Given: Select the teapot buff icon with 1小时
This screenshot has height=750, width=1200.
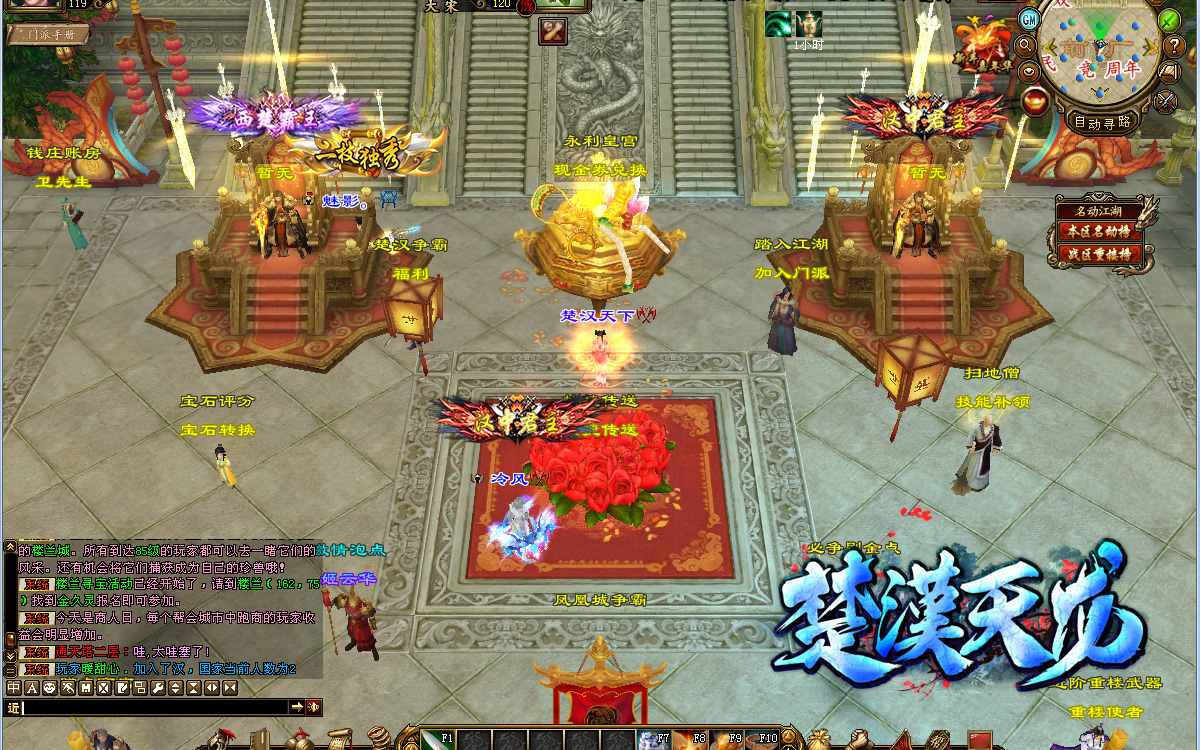Looking at the screenshot, I should click(x=808, y=24).
